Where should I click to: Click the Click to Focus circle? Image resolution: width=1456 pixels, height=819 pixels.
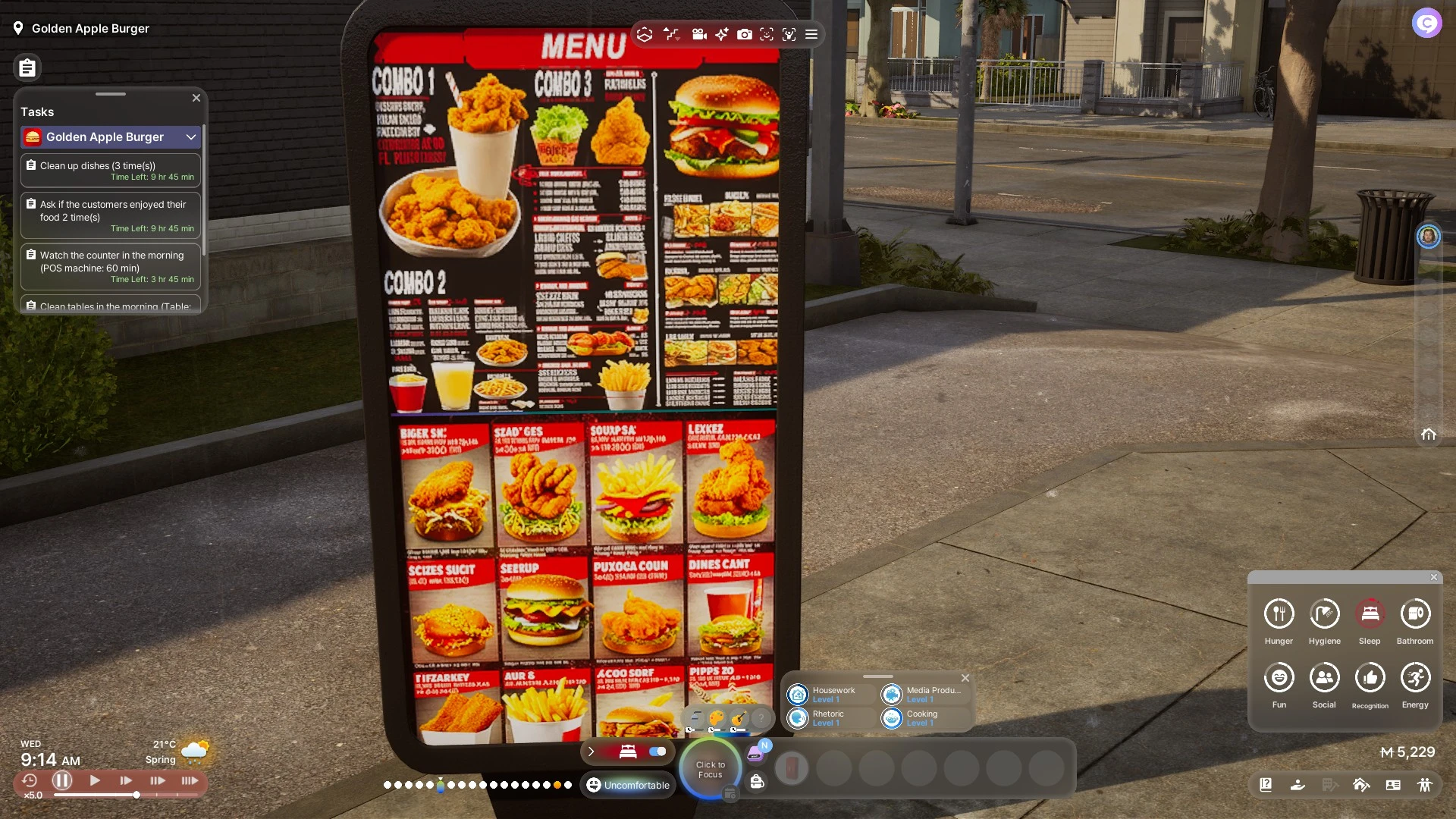pos(711,770)
